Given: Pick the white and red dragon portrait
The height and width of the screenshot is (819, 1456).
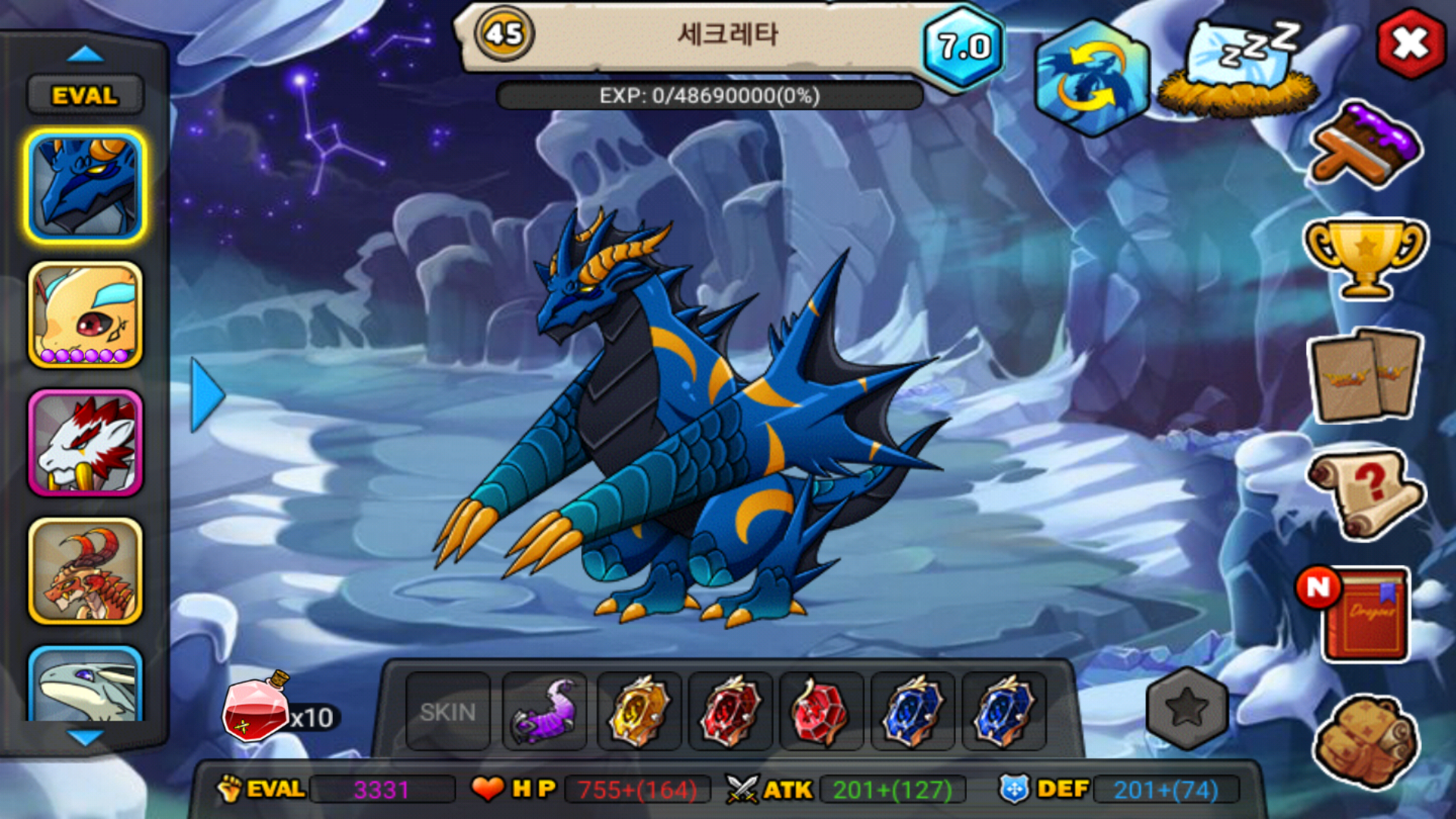Looking at the screenshot, I should [x=86, y=444].
